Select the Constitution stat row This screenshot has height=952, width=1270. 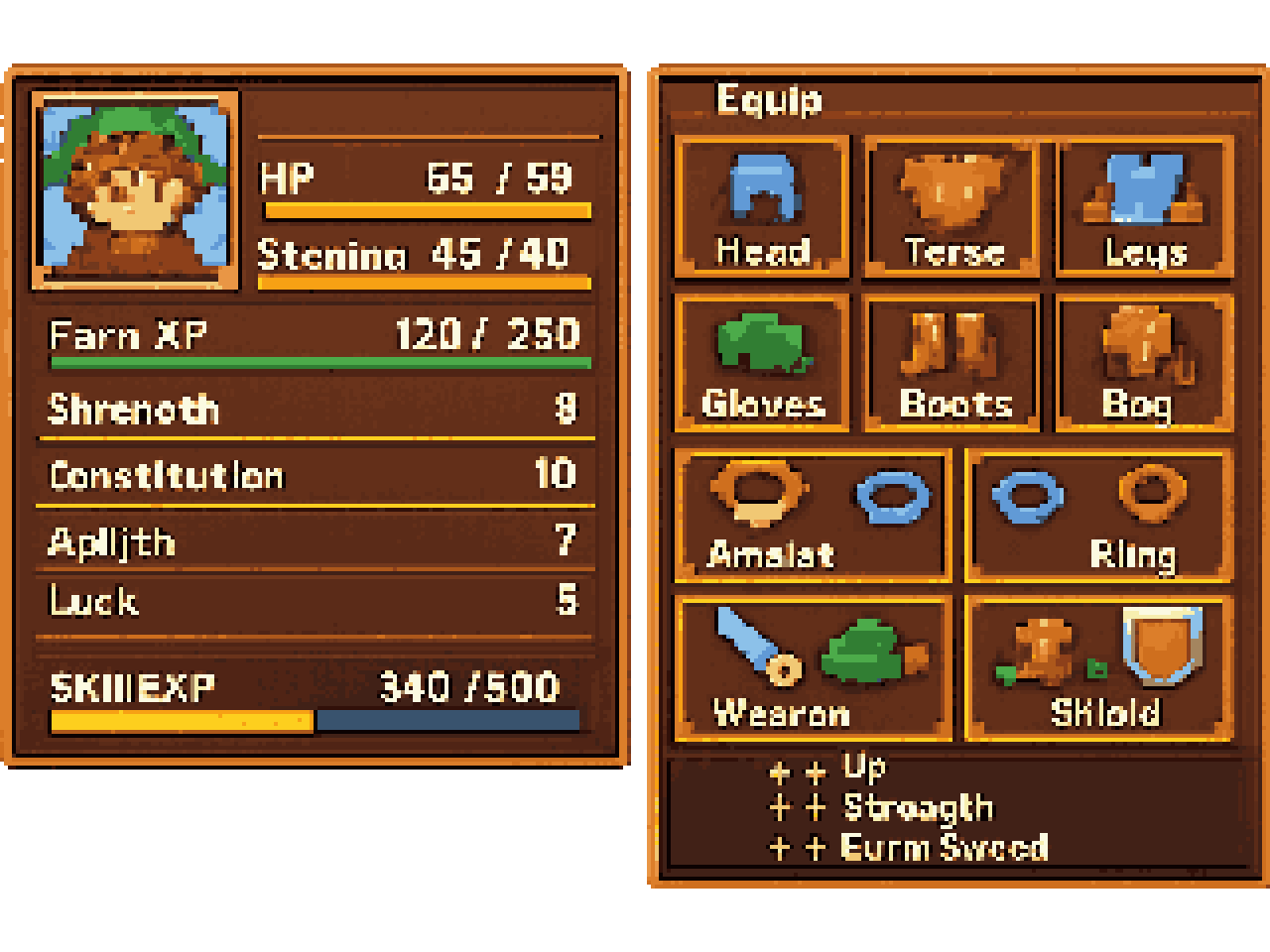tap(316, 474)
